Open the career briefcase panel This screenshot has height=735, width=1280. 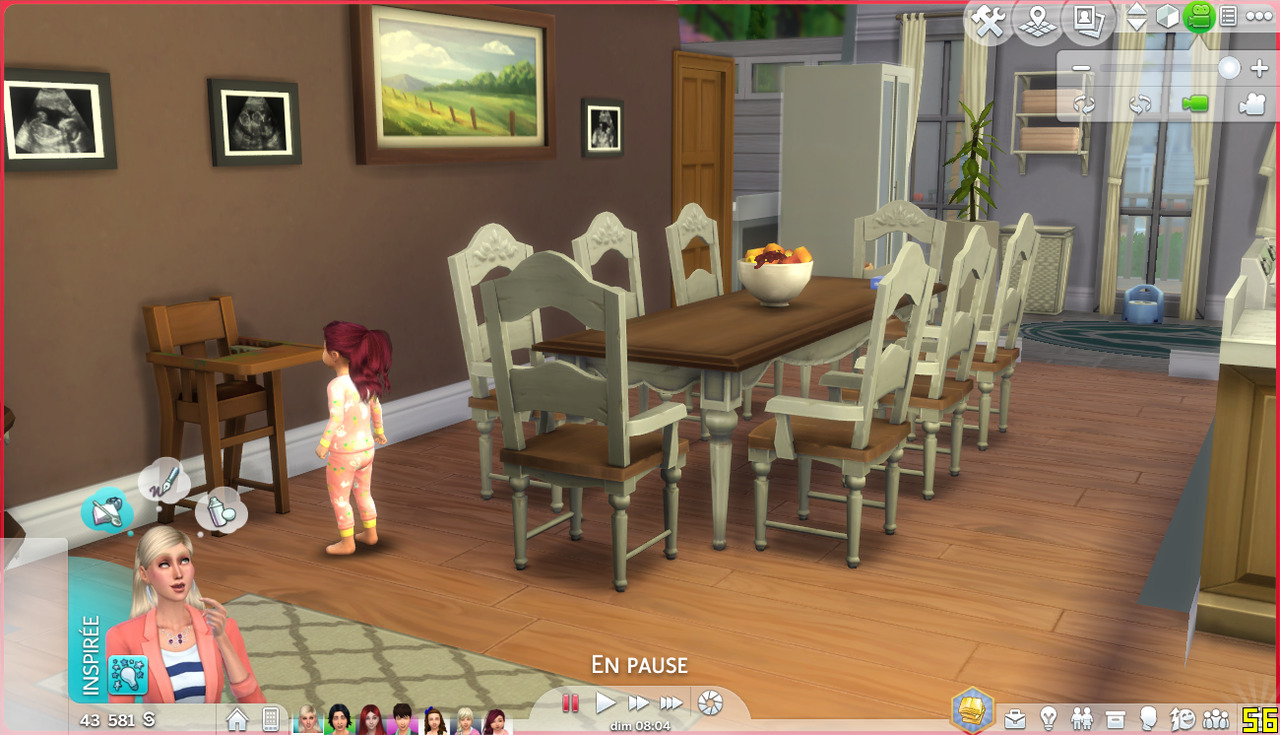[1014, 718]
